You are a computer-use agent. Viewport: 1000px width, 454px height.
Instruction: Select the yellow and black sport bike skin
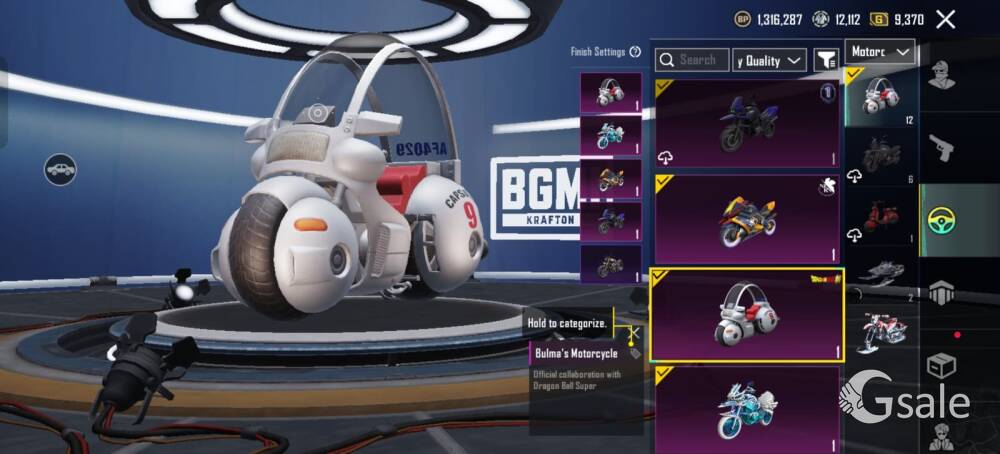coord(746,218)
